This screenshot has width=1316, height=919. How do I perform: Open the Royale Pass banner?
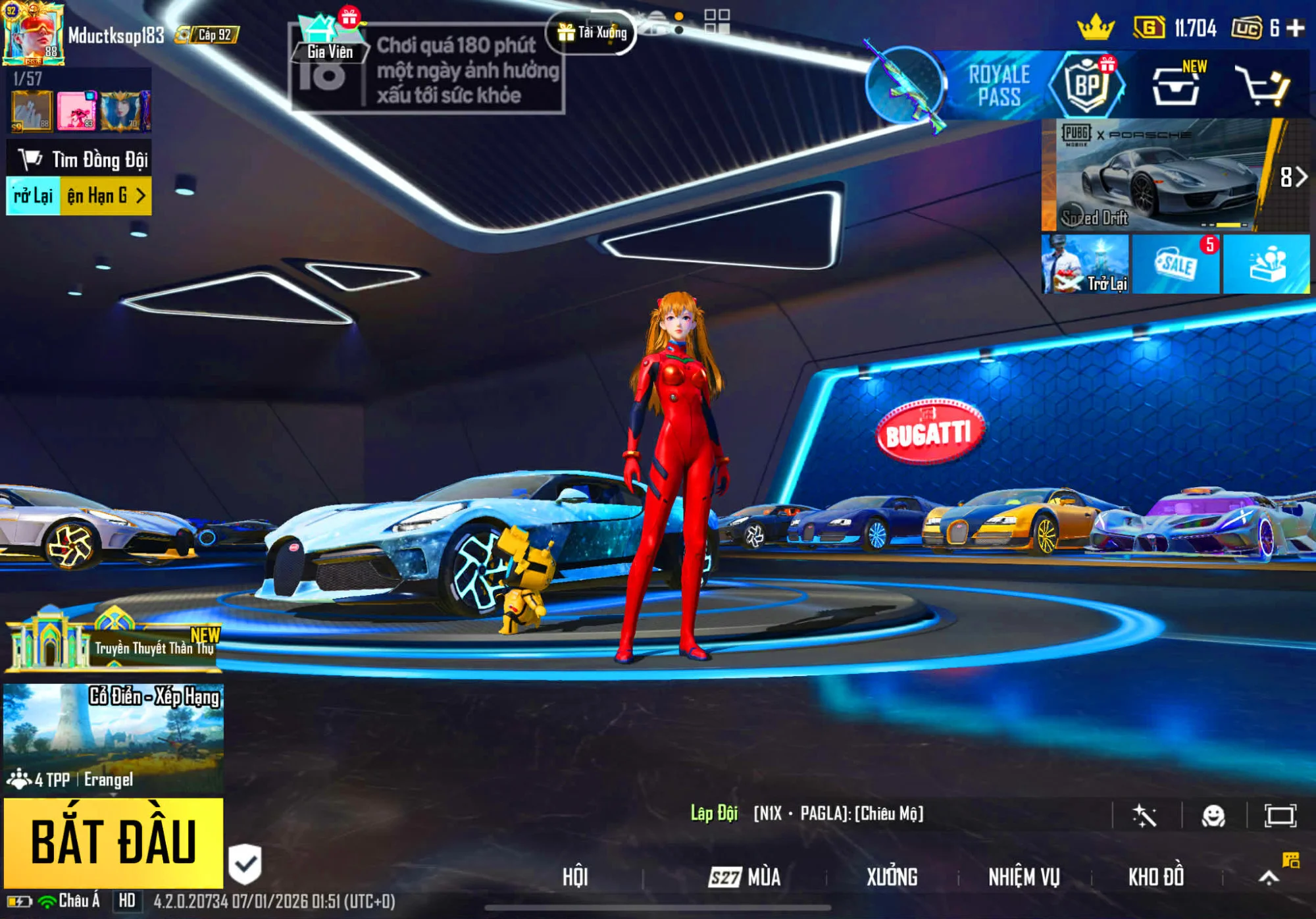click(x=998, y=86)
